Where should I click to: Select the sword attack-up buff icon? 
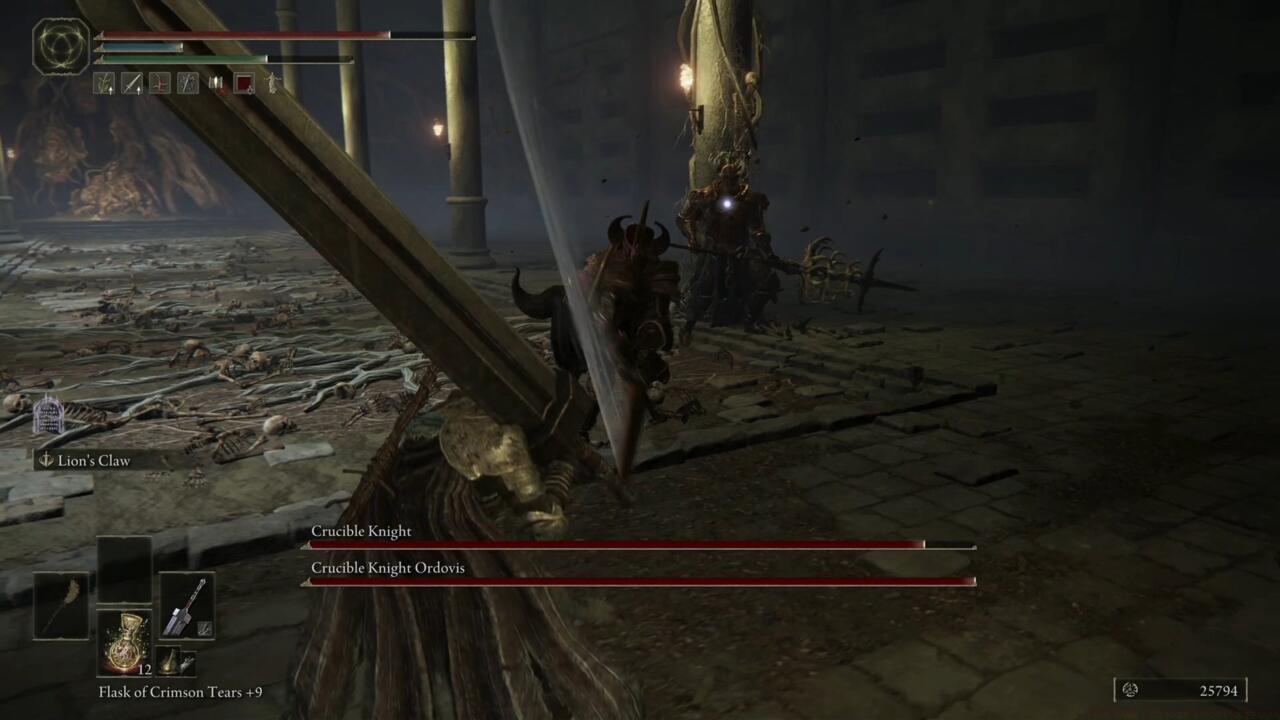pos(133,84)
